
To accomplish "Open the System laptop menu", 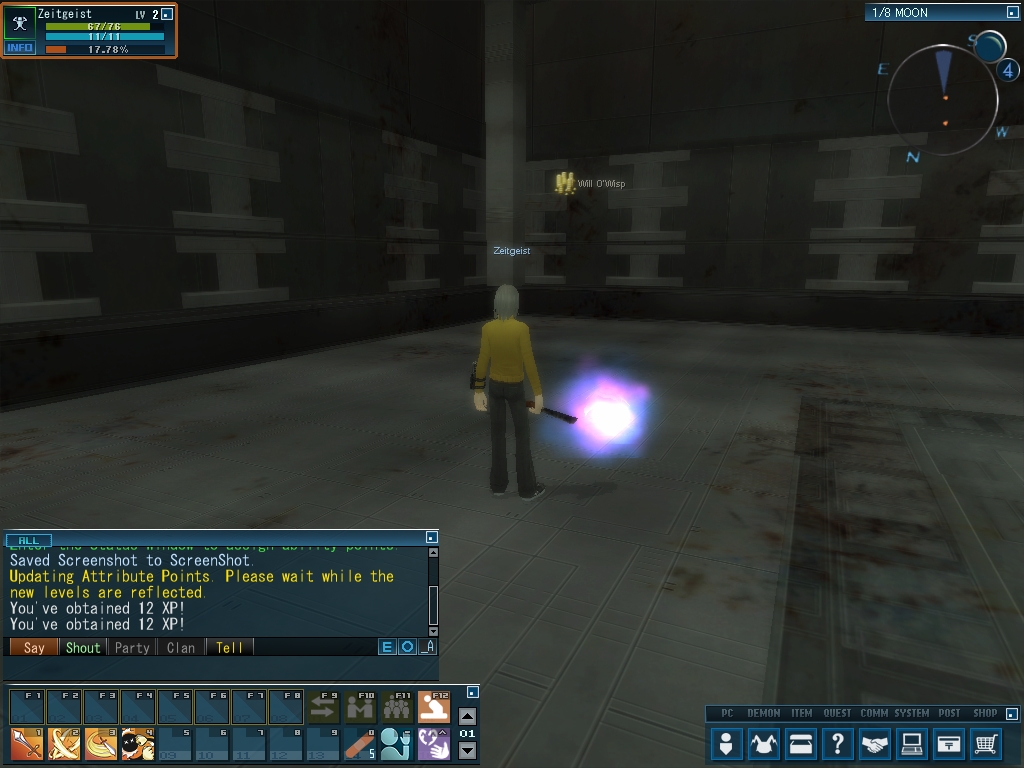I will pos(912,744).
